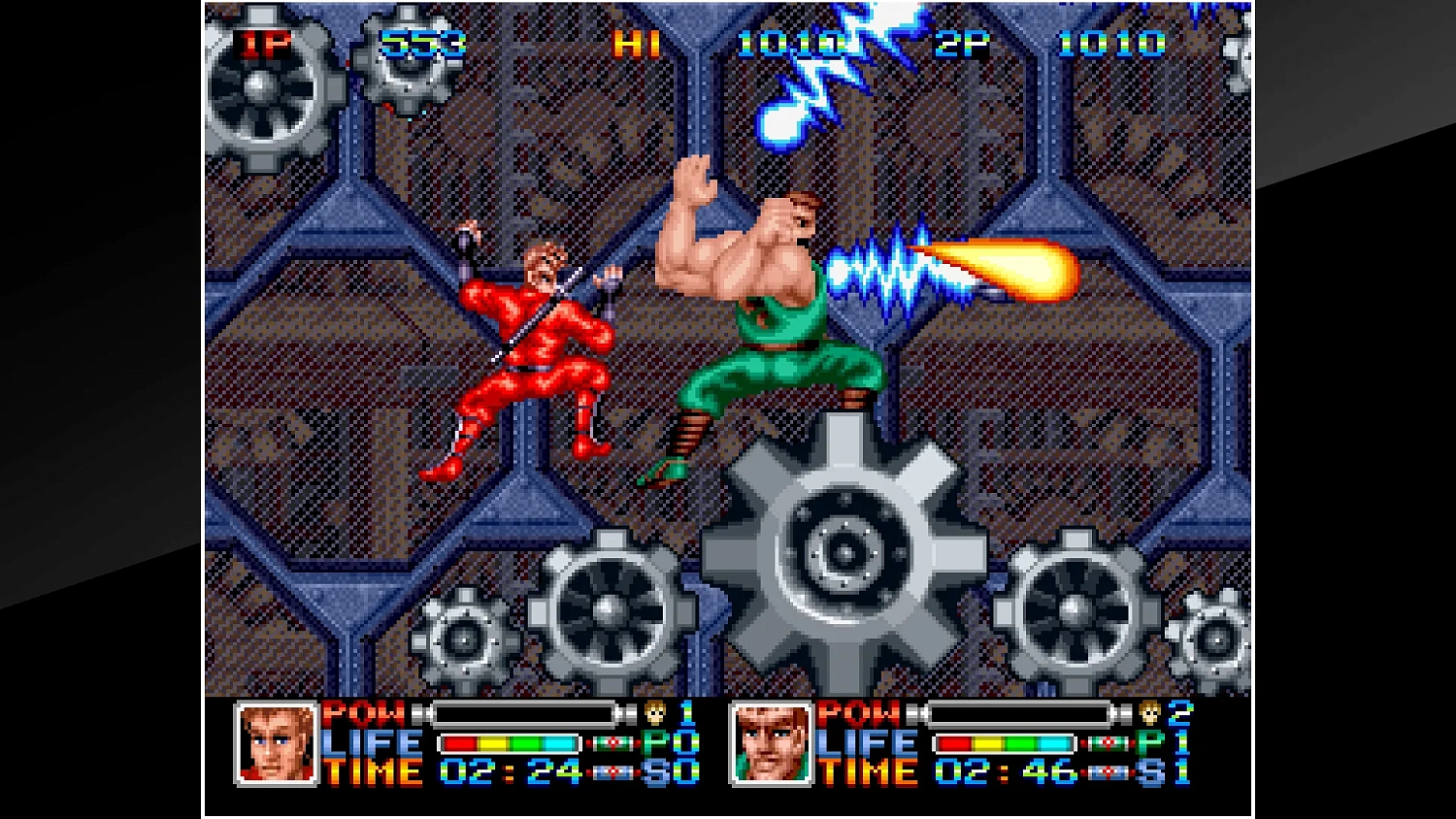Expand the 2P lives counter showing 2
Viewport: 1456px width, 819px height.
pyautogui.click(x=1179, y=715)
